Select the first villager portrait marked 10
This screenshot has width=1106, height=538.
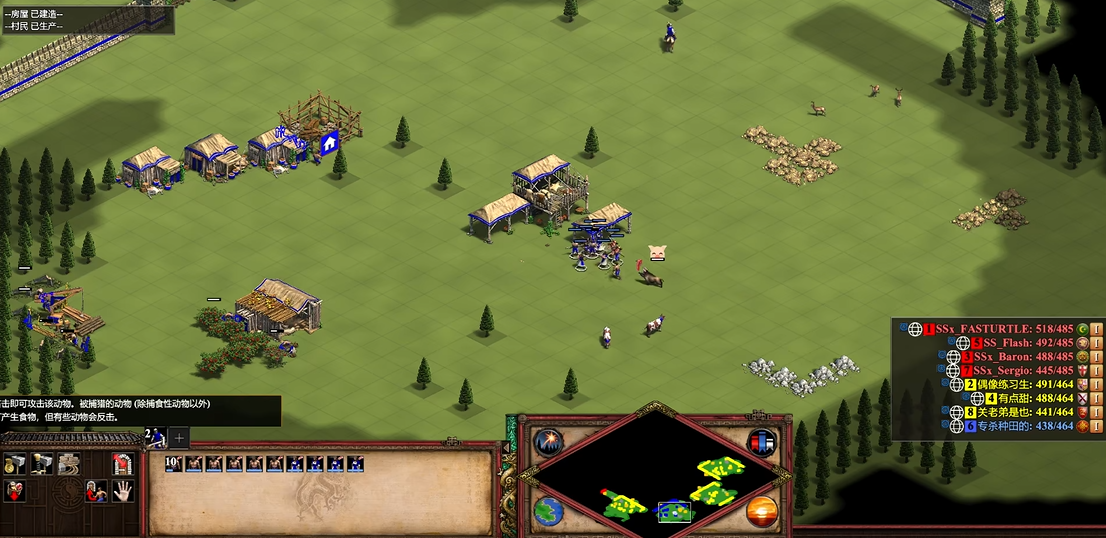pyautogui.click(x=176, y=464)
